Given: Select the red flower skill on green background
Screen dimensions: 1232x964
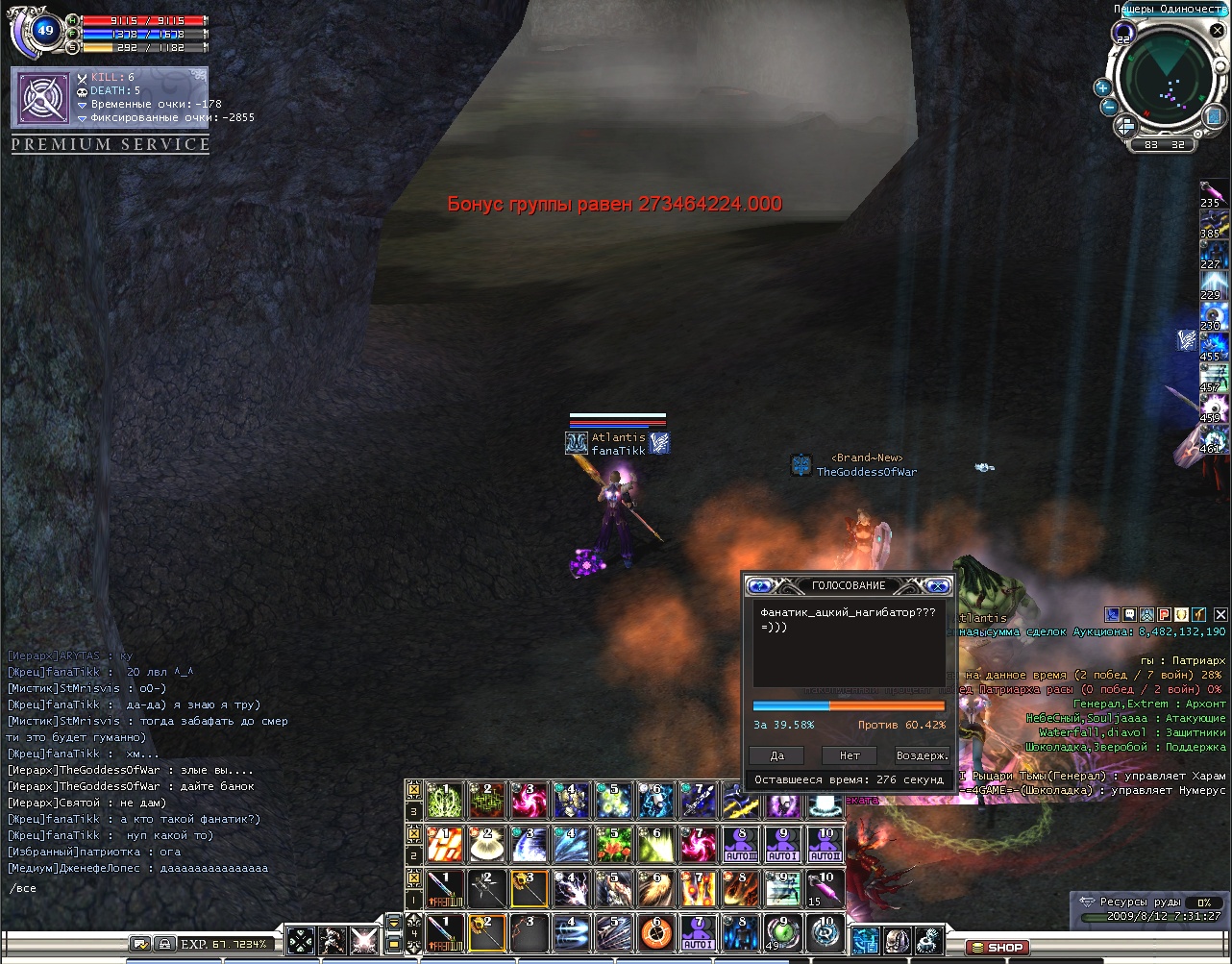Looking at the screenshot, I should point(614,846).
